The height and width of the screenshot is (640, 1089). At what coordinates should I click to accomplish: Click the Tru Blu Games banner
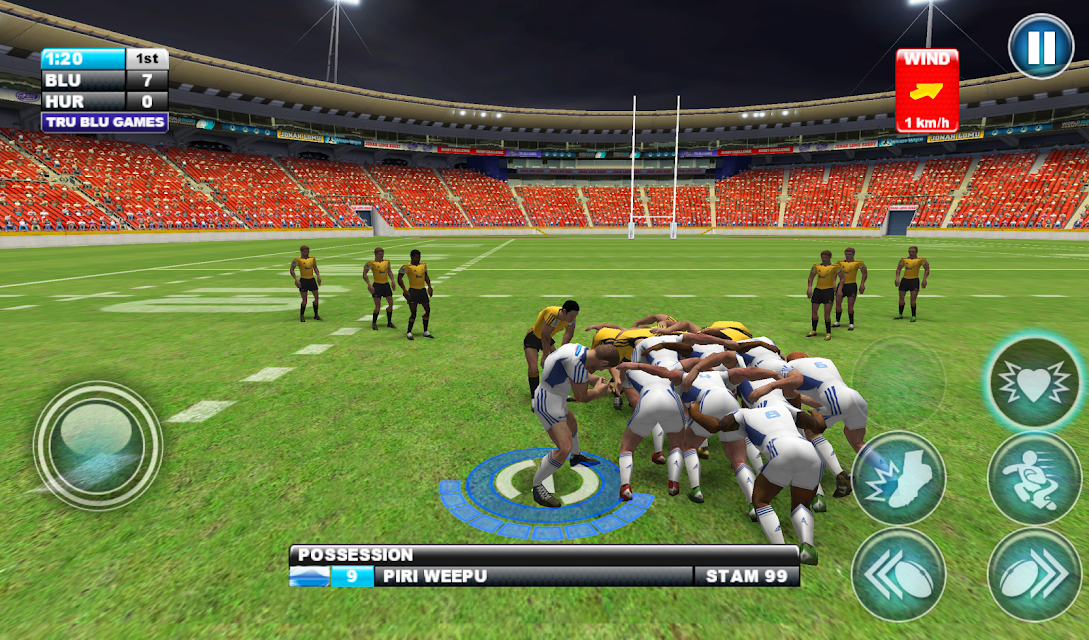(x=104, y=122)
